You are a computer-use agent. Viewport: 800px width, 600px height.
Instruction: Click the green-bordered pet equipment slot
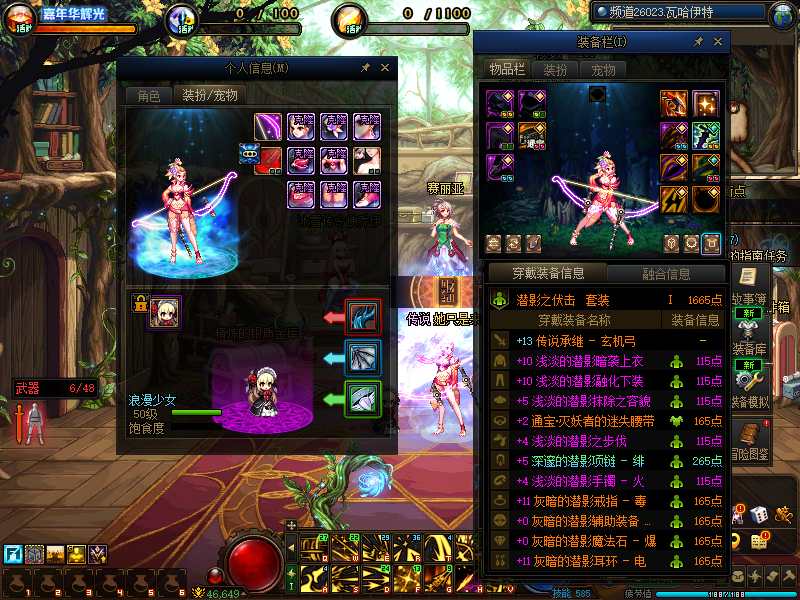point(362,399)
